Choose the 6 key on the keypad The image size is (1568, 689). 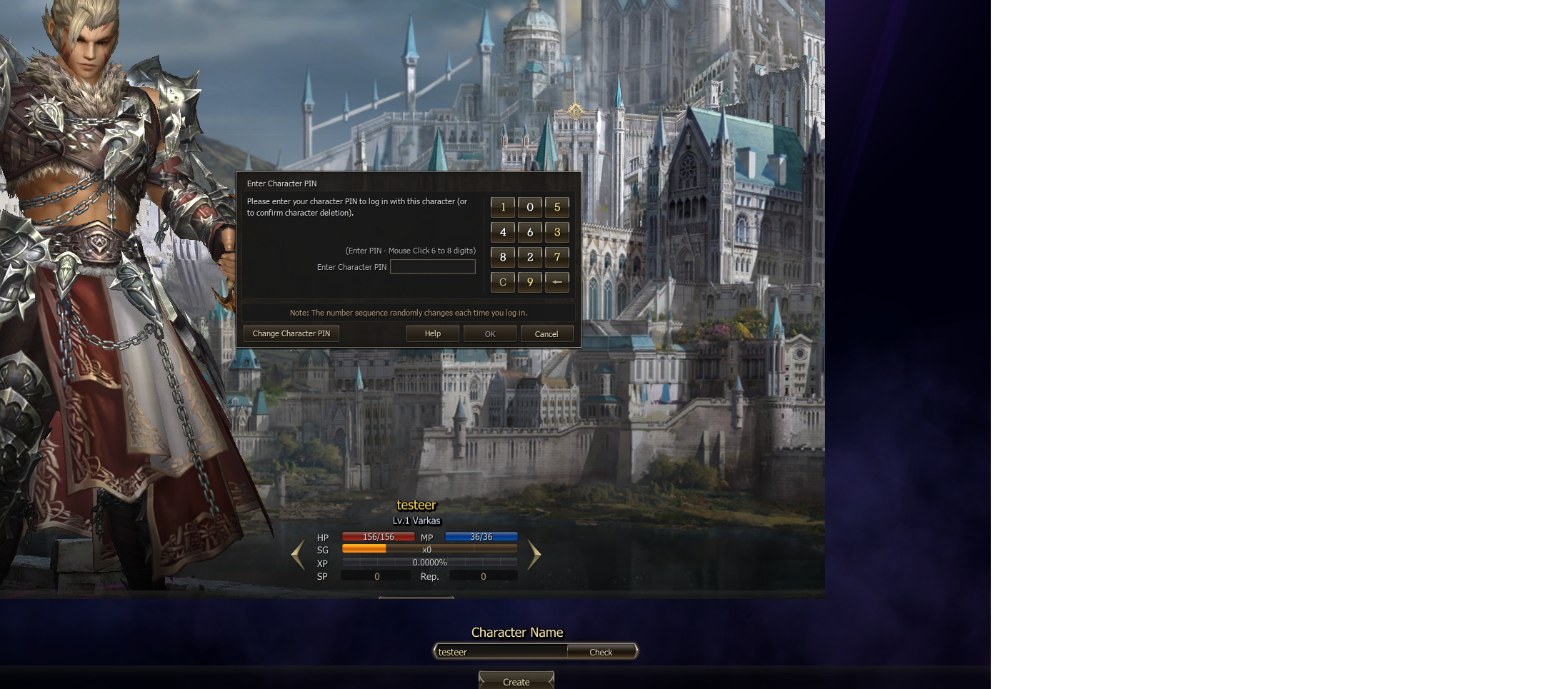pyautogui.click(x=530, y=233)
